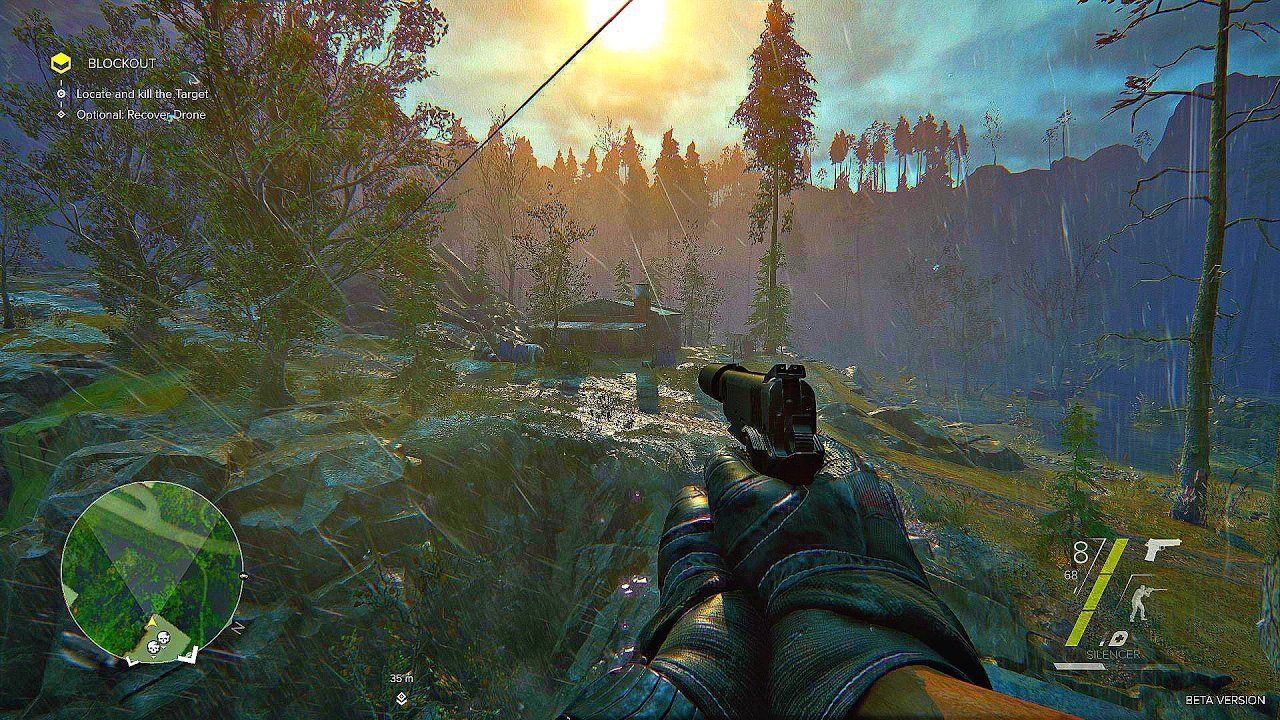1280x720 pixels.
Task: Toggle the SILENCER attachment indicator
Action: 1112,654
